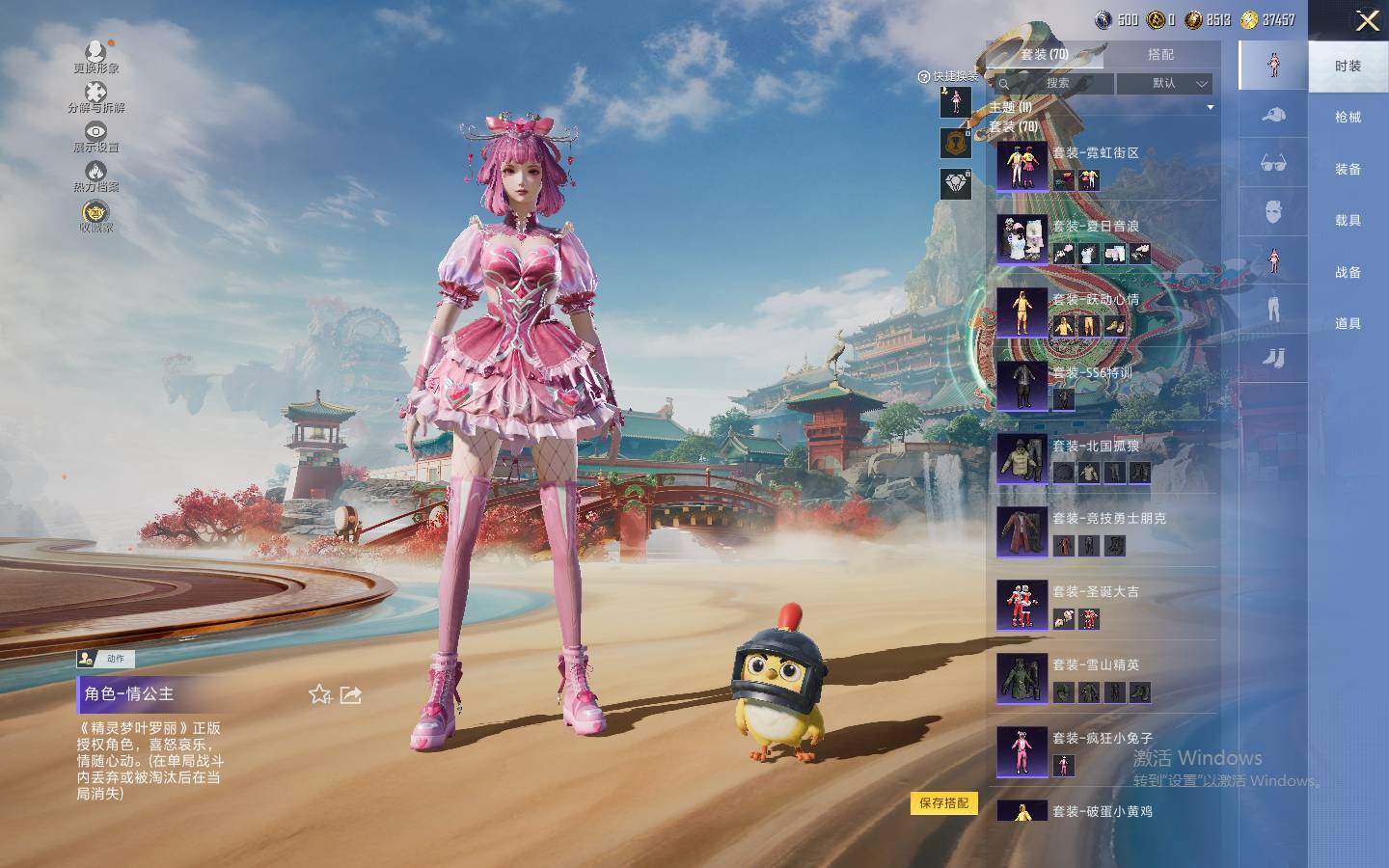
Task: Share the character with the arrow icon
Action: pyautogui.click(x=351, y=694)
